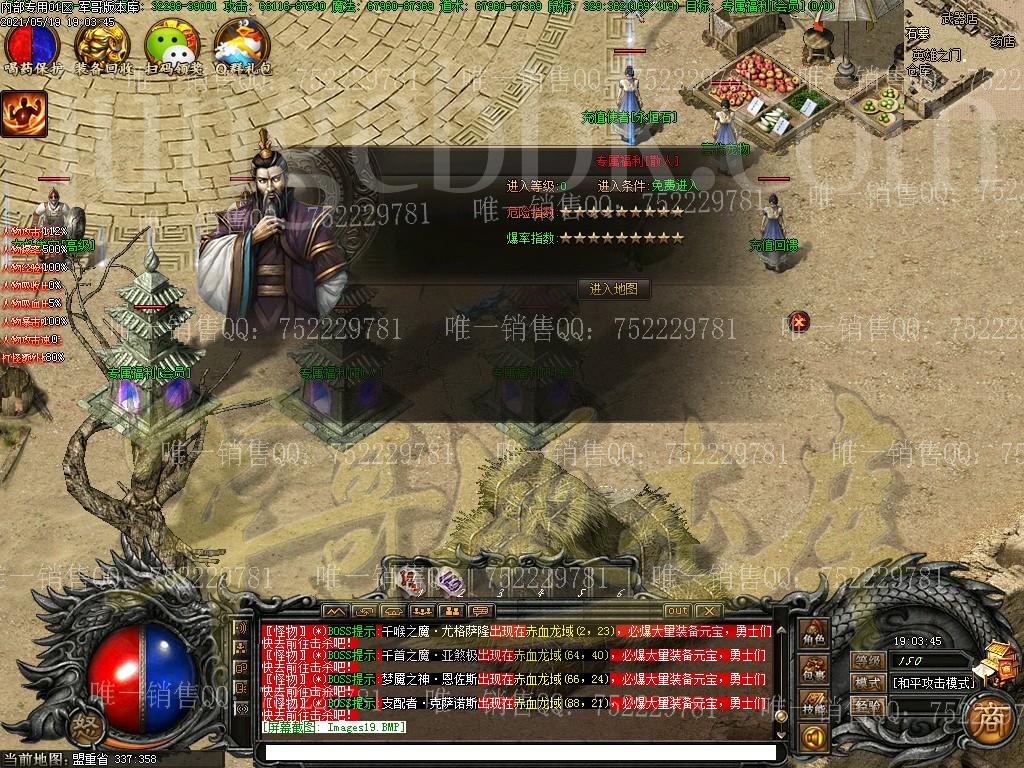
Task: Open the Q群礼包 gift pack icon
Action: 241,45
